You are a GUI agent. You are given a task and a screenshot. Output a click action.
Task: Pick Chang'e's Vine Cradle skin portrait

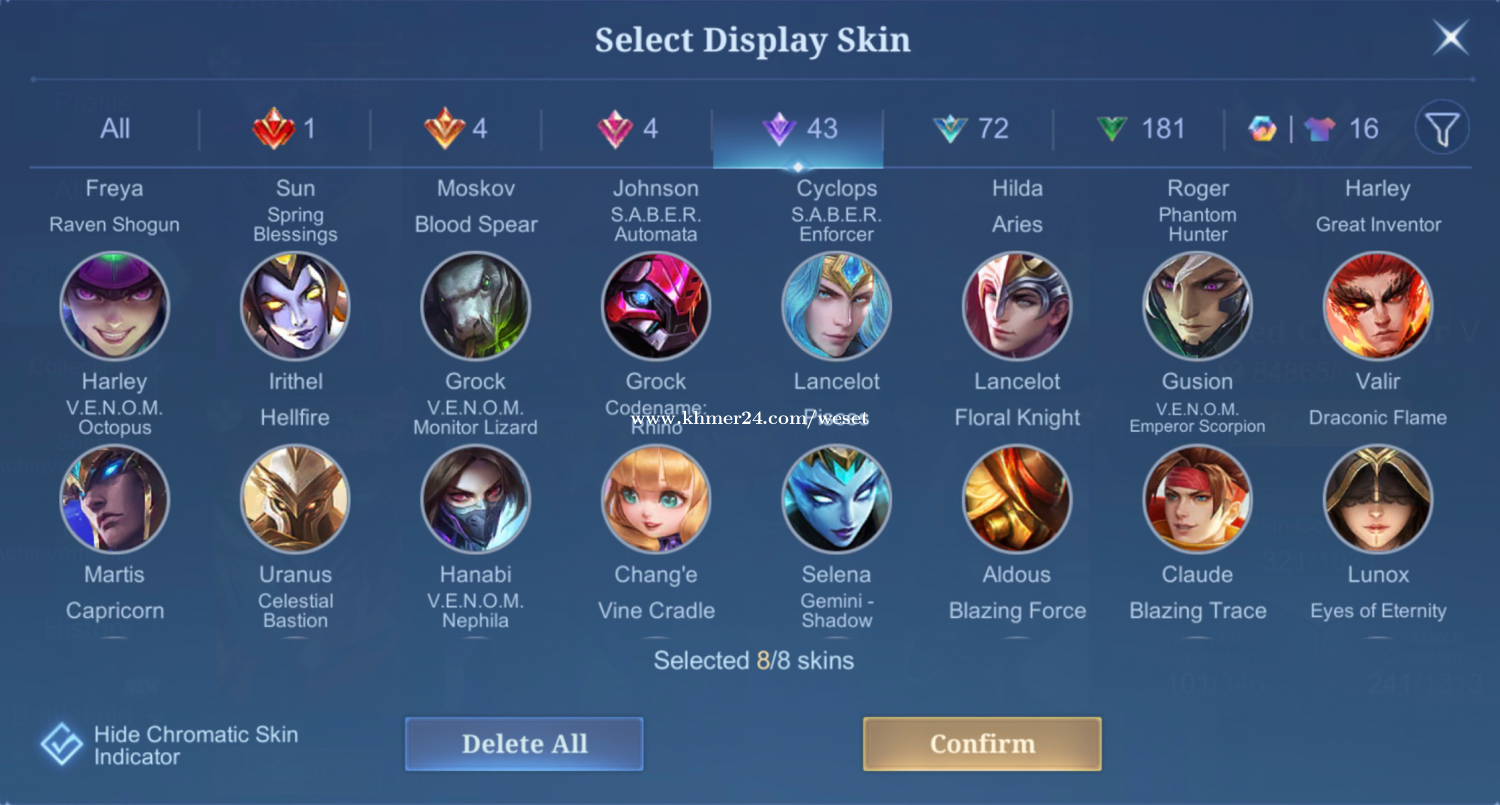tap(656, 499)
